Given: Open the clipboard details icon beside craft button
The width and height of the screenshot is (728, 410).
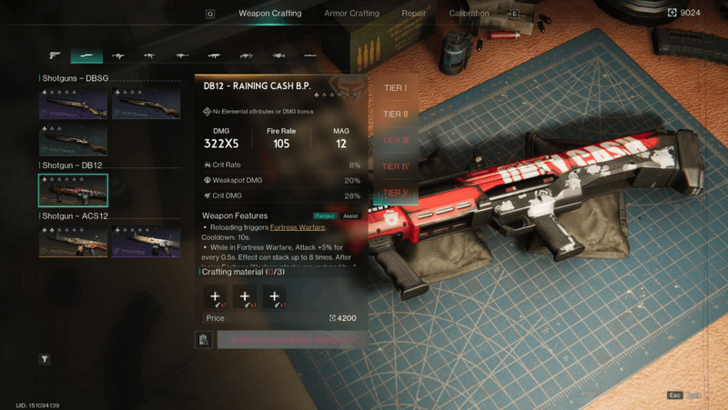Looking at the screenshot, I should pyautogui.click(x=204, y=340).
